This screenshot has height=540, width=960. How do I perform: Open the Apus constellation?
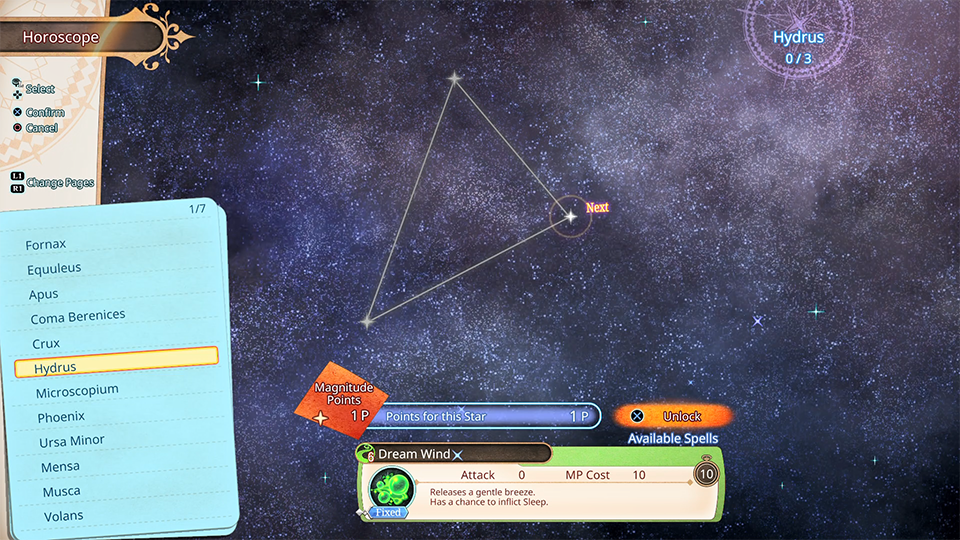(44, 295)
